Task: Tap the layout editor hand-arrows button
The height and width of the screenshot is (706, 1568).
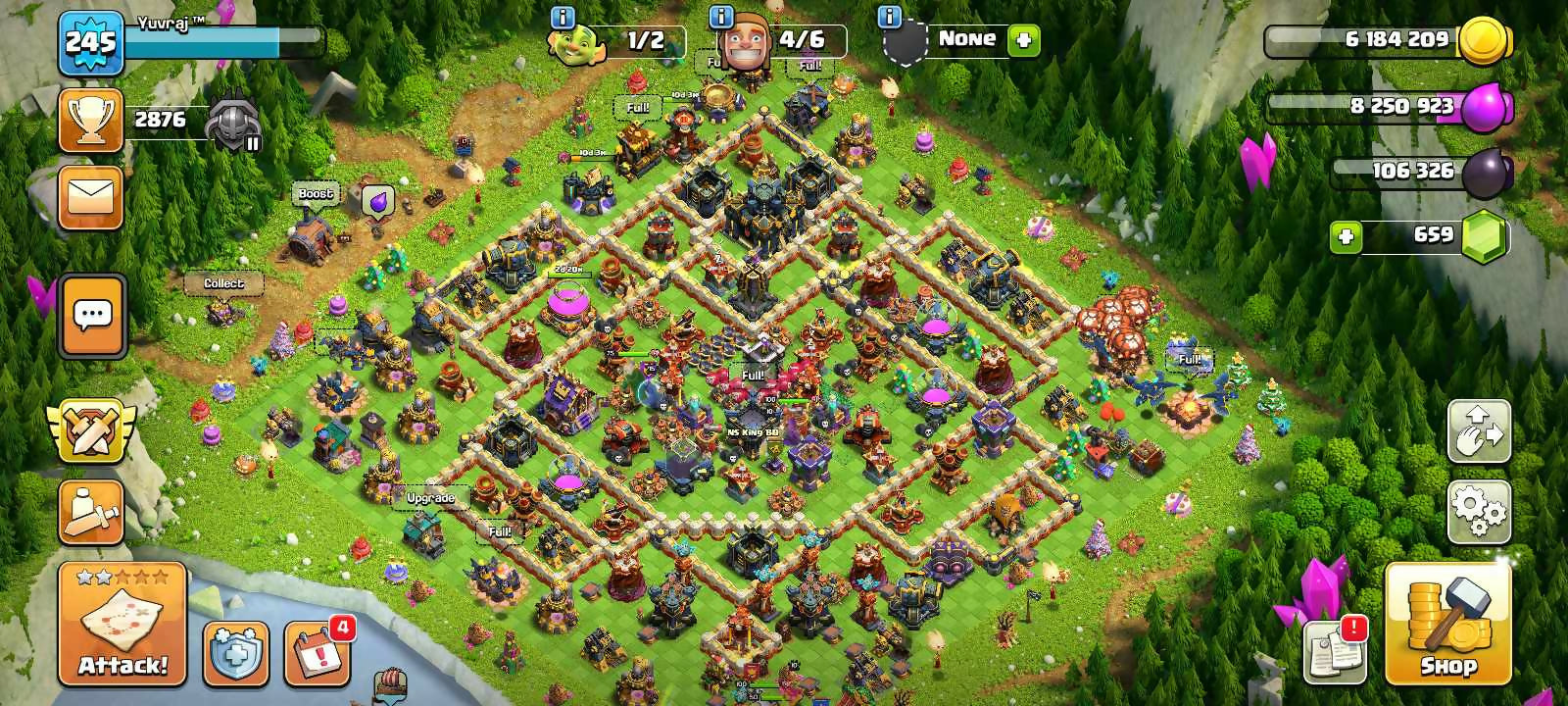Action: [1479, 430]
